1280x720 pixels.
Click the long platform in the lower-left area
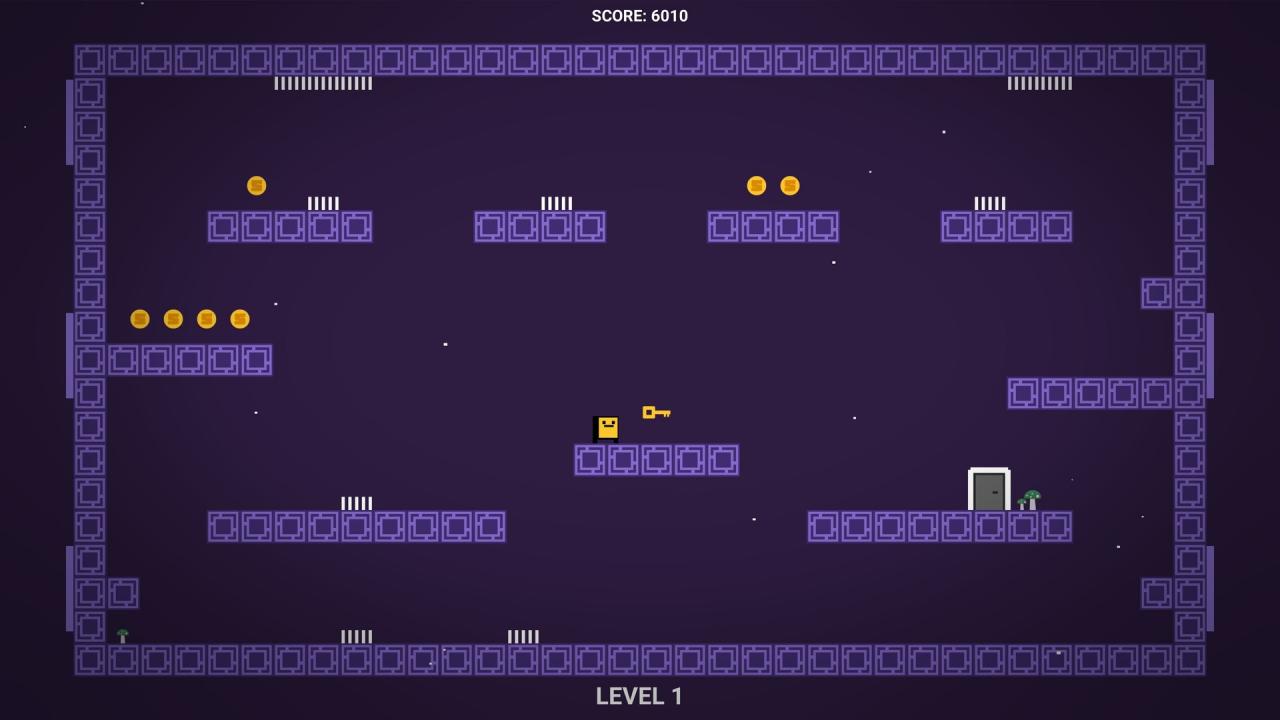tap(355, 527)
